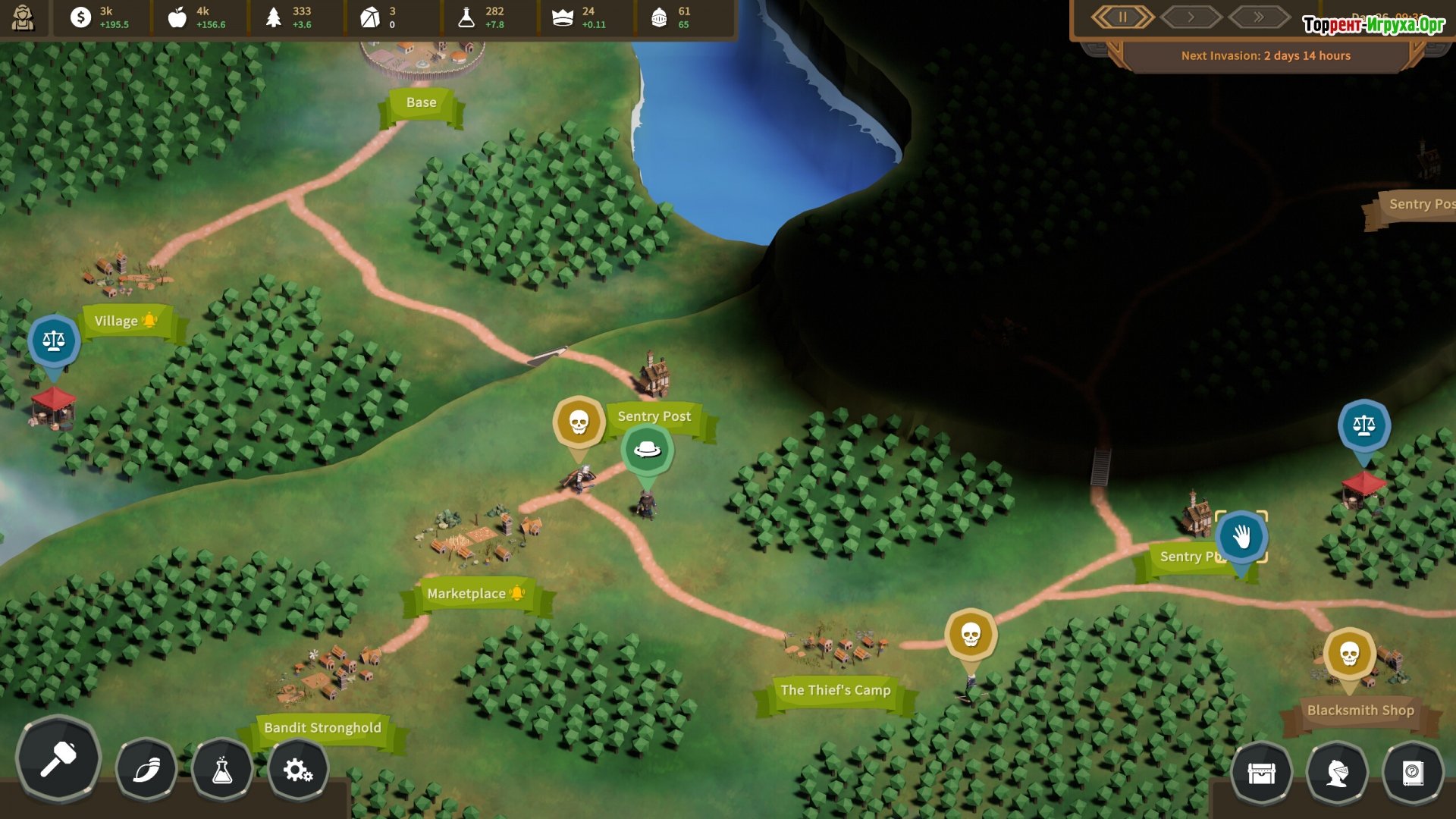Click the green hat marker
The width and height of the screenshot is (1456, 819).
click(647, 450)
